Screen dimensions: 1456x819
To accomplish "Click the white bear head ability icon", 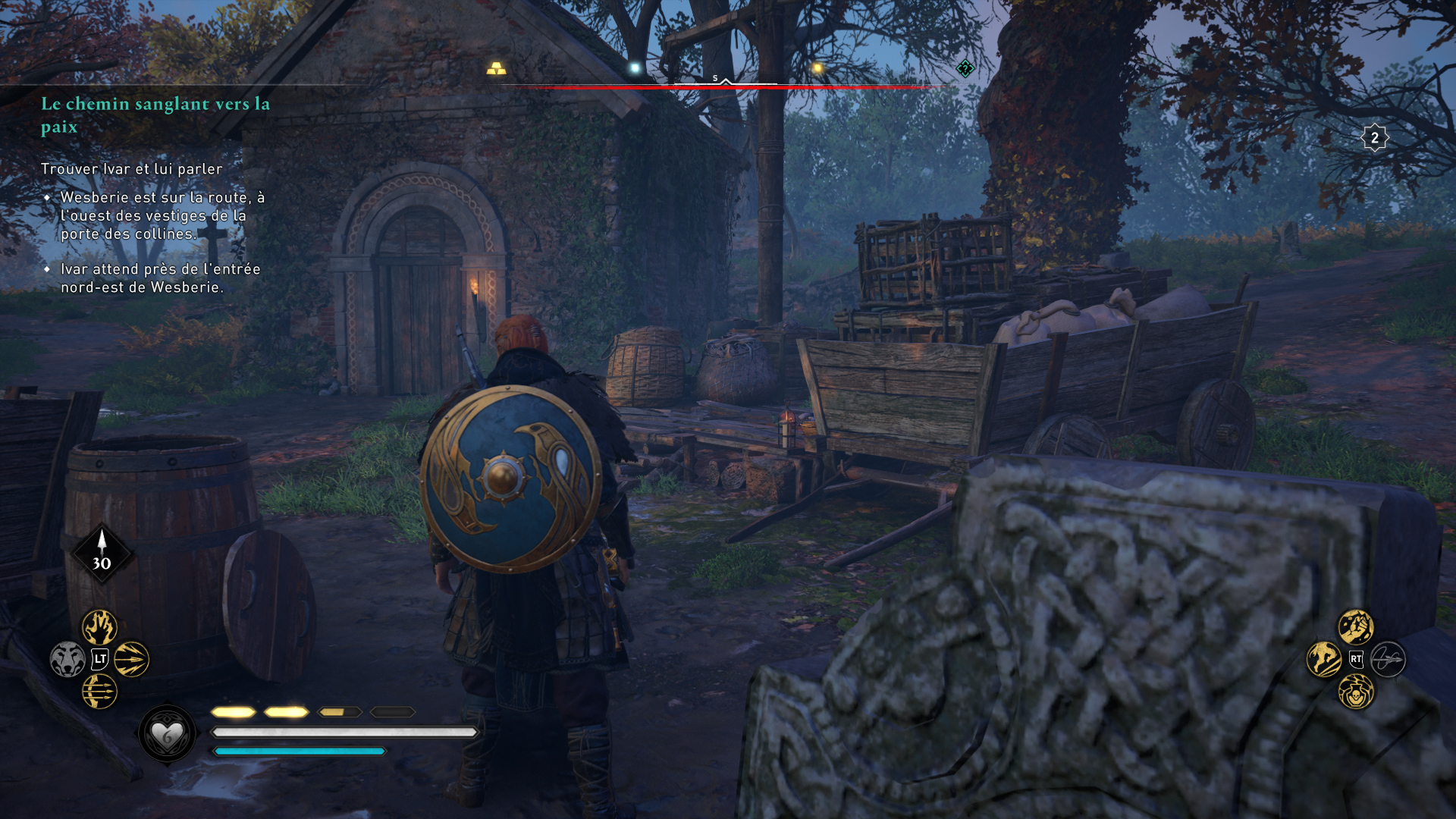I will pos(67,658).
